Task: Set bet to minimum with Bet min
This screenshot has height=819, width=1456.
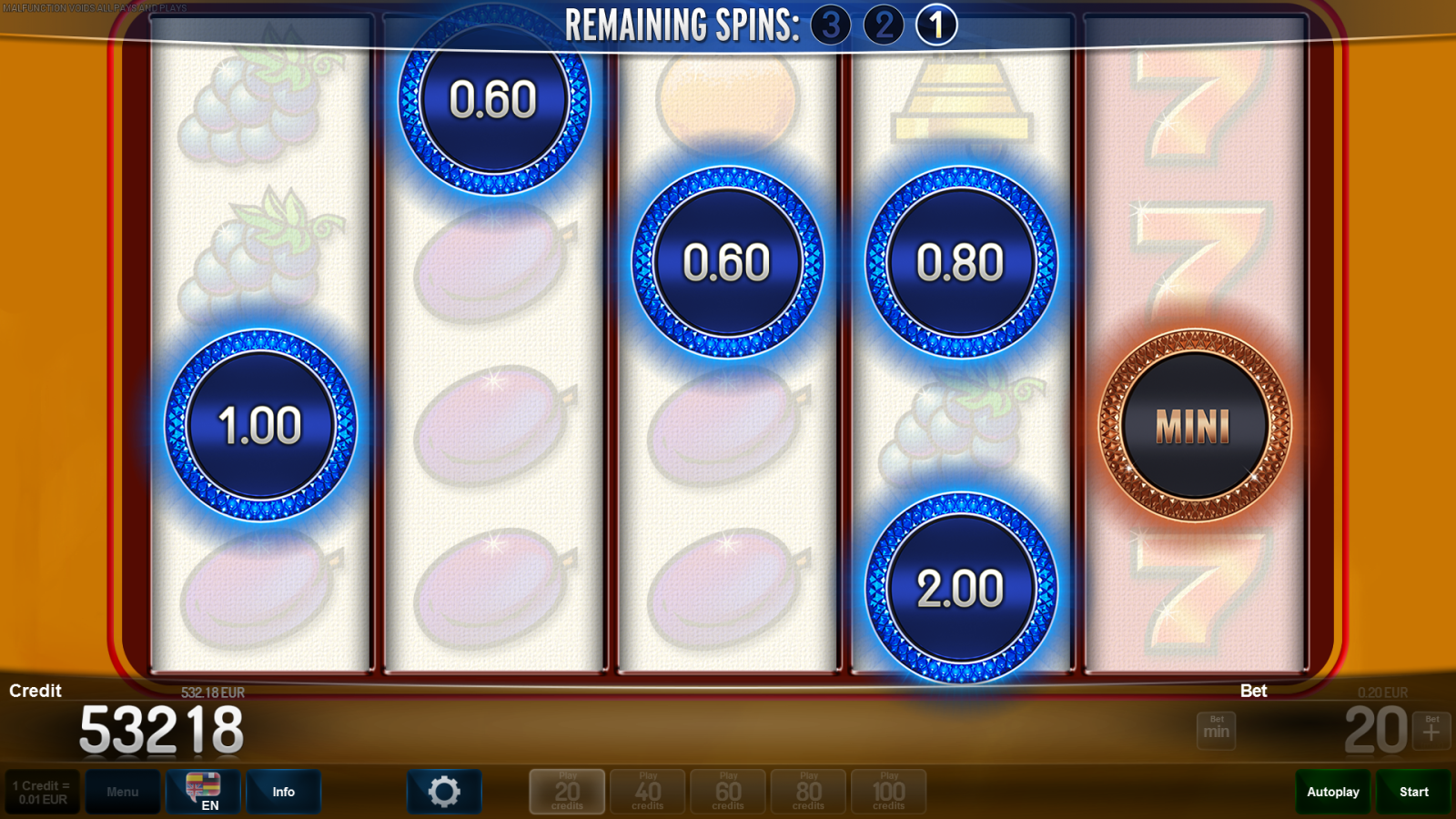Action: [x=1216, y=730]
